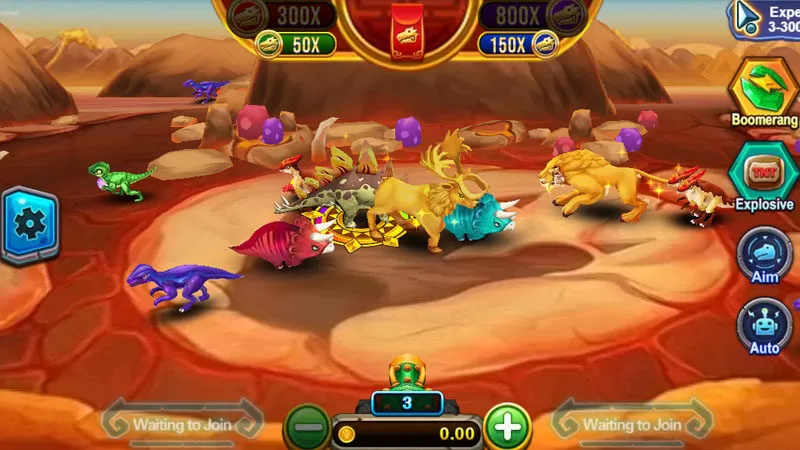Increase bet with the green plus button
Viewport: 800px width, 450px height.
[508, 428]
